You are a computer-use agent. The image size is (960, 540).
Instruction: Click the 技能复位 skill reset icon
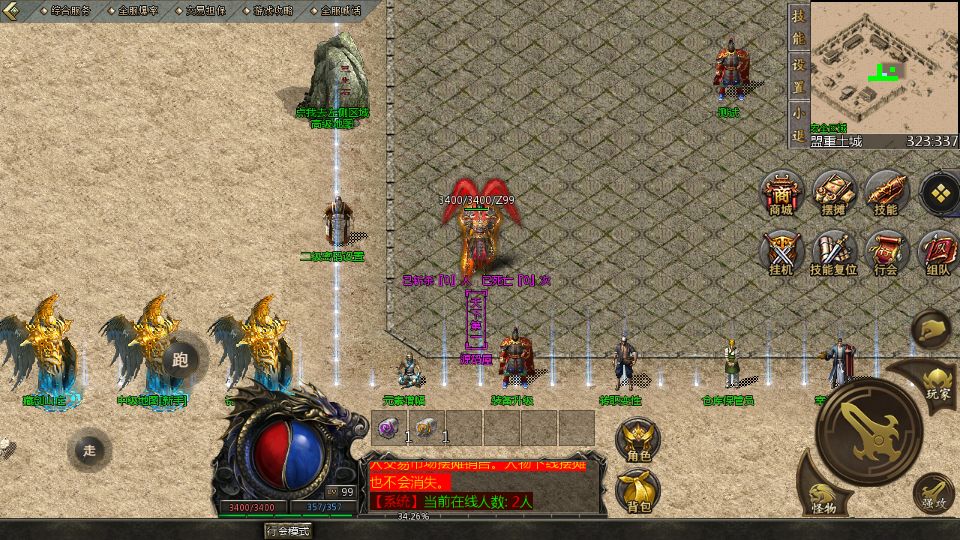pos(833,251)
